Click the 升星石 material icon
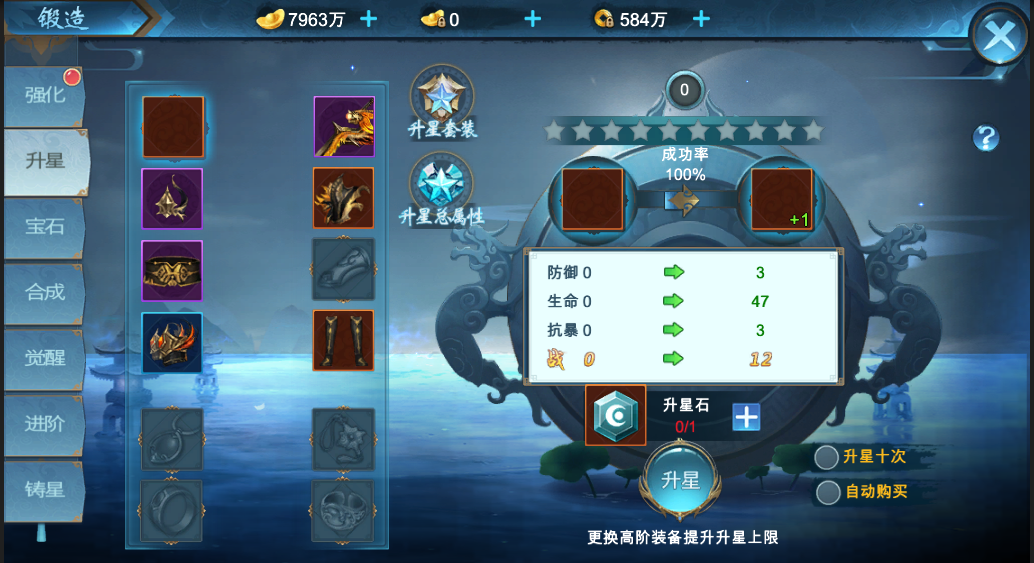Screen dimensions: 1034x563 (x=615, y=415)
